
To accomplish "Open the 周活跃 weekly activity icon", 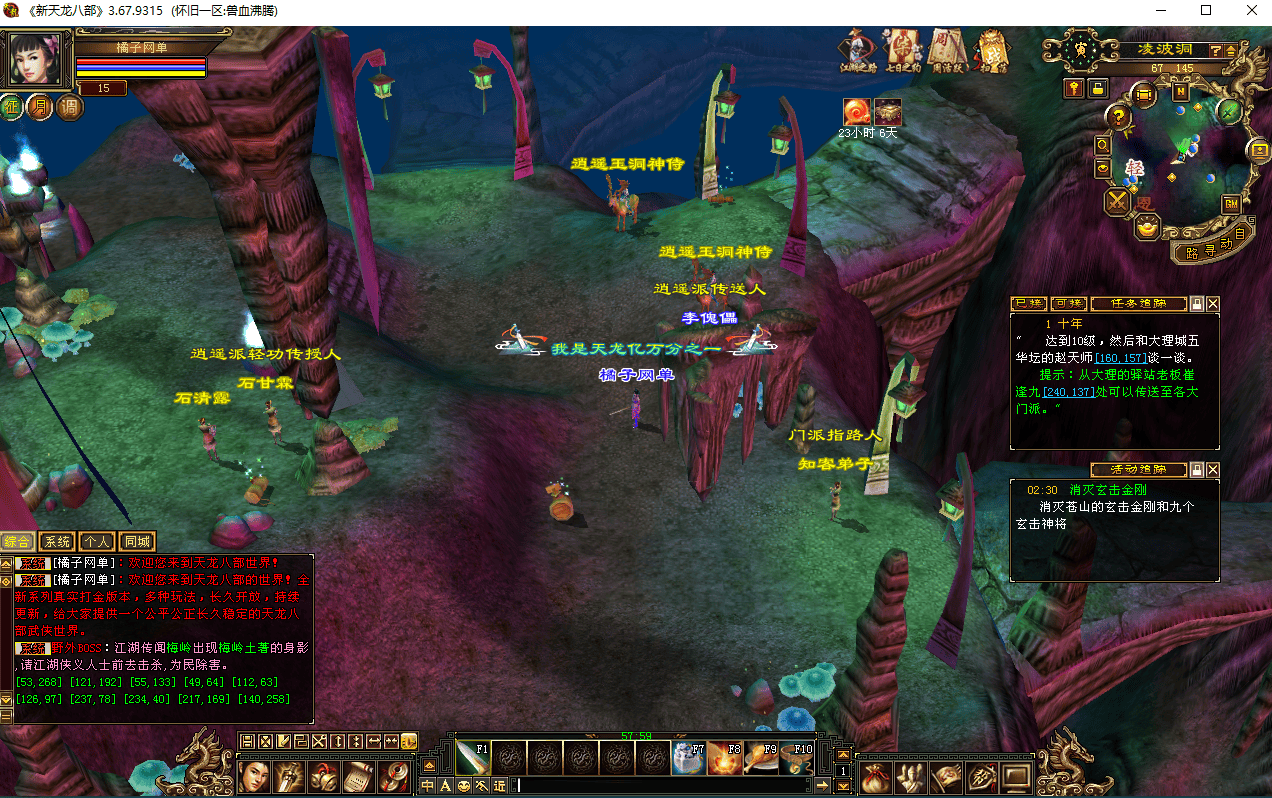I will (x=946, y=51).
